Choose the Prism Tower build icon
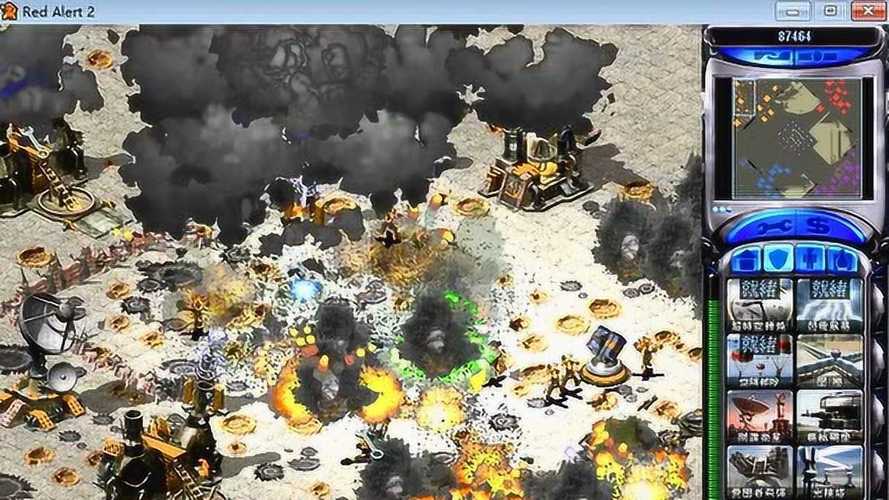 click(x=829, y=470)
